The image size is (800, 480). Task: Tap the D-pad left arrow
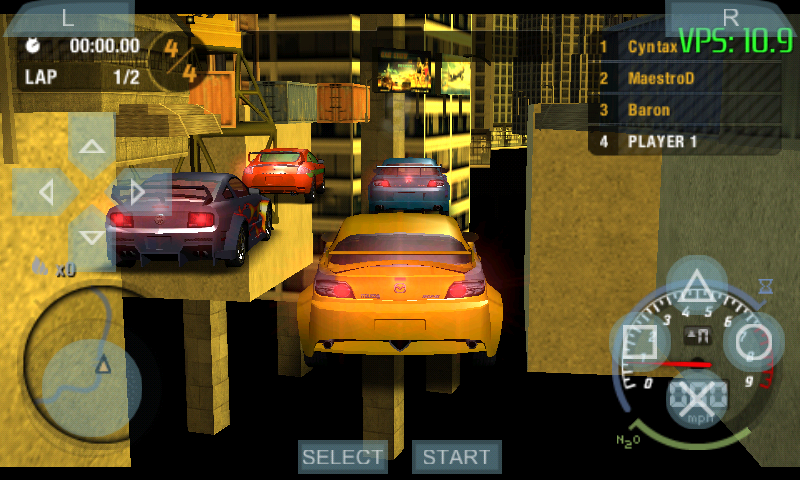point(45,191)
